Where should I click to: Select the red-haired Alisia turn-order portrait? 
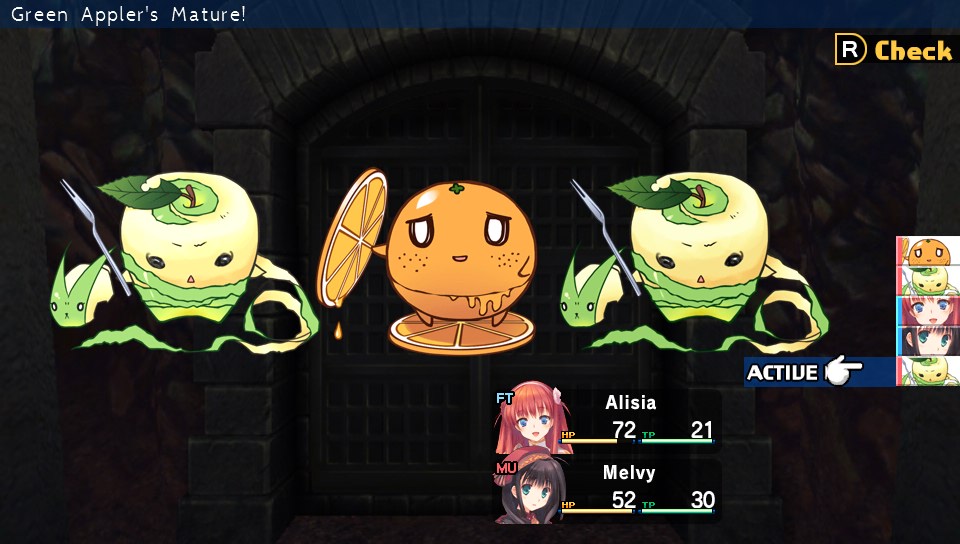point(930,311)
